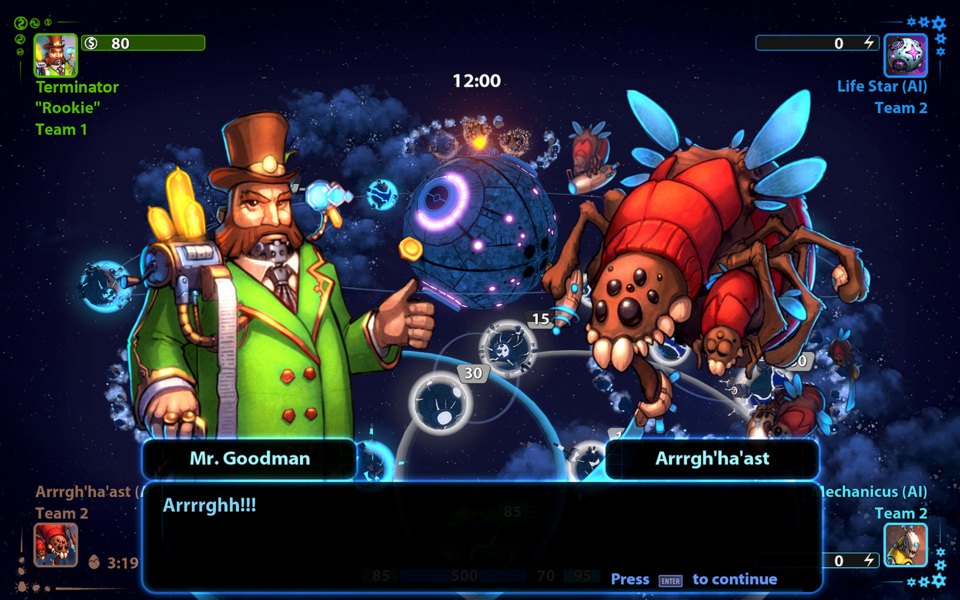
Task: Select the Mechanicus (AI) player portrait
Action: pyautogui.click(x=905, y=545)
